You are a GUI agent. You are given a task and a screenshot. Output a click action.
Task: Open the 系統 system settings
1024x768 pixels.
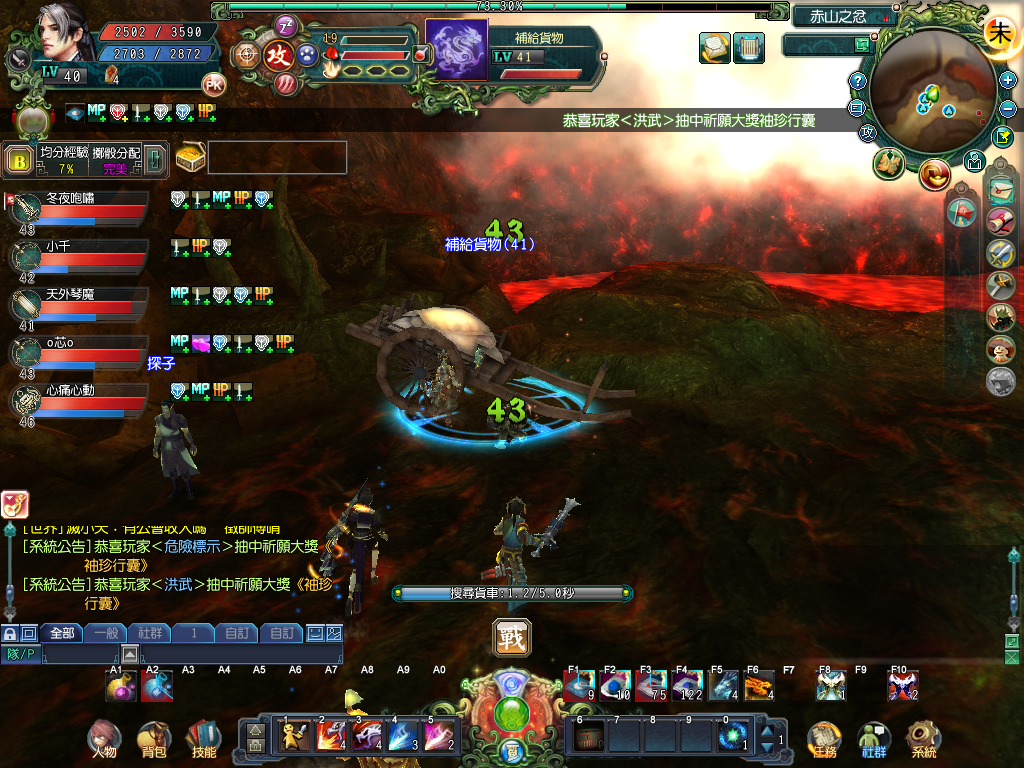pos(923,740)
